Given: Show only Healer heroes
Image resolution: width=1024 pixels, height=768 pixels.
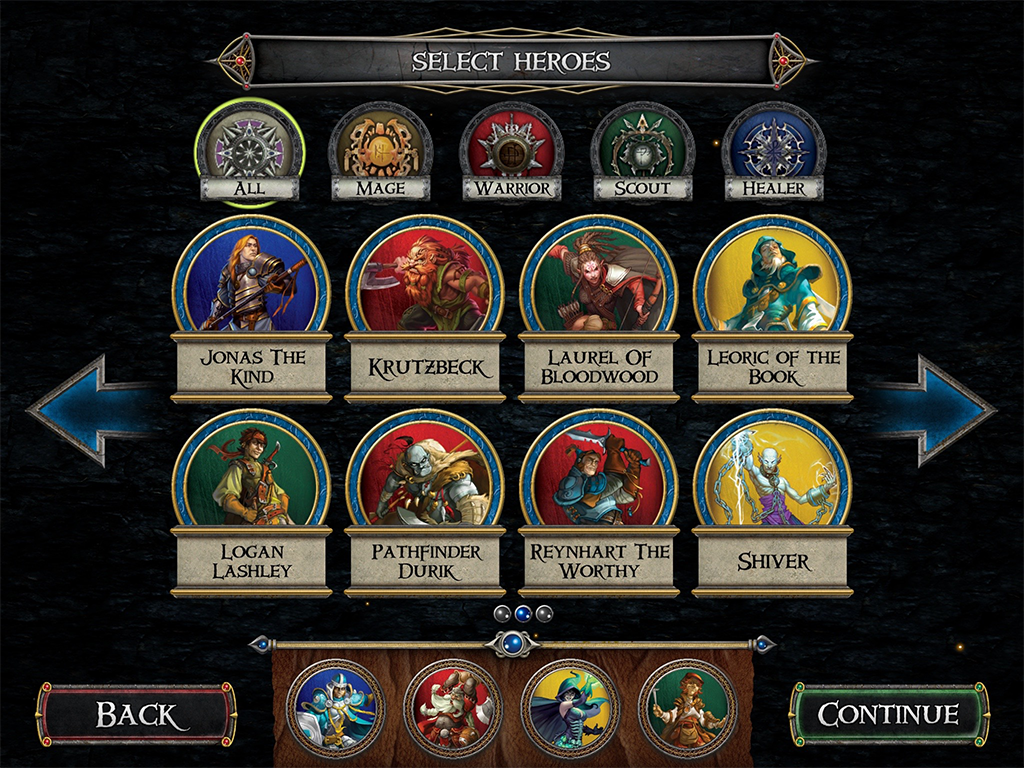Looking at the screenshot, I should (x=773, y=154).
